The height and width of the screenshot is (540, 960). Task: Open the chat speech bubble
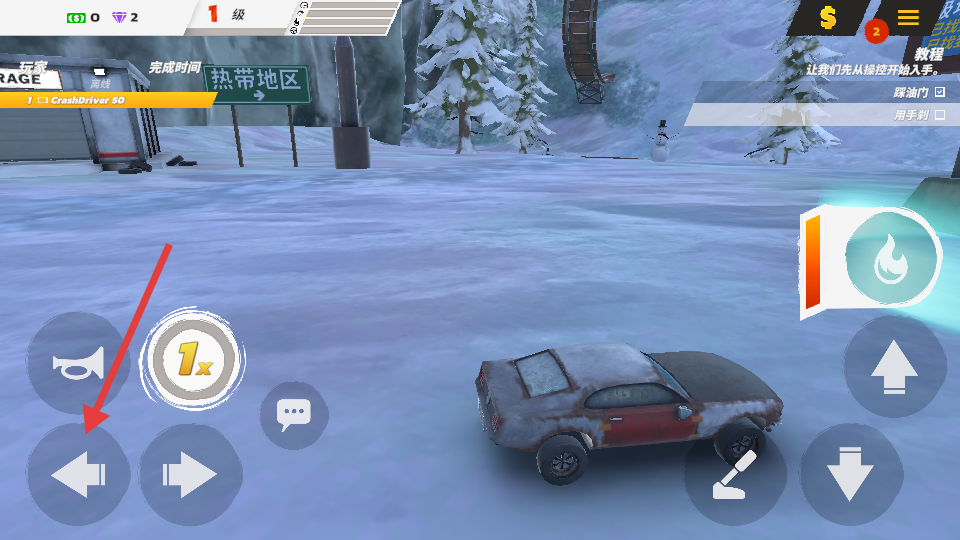pos(294,414)
